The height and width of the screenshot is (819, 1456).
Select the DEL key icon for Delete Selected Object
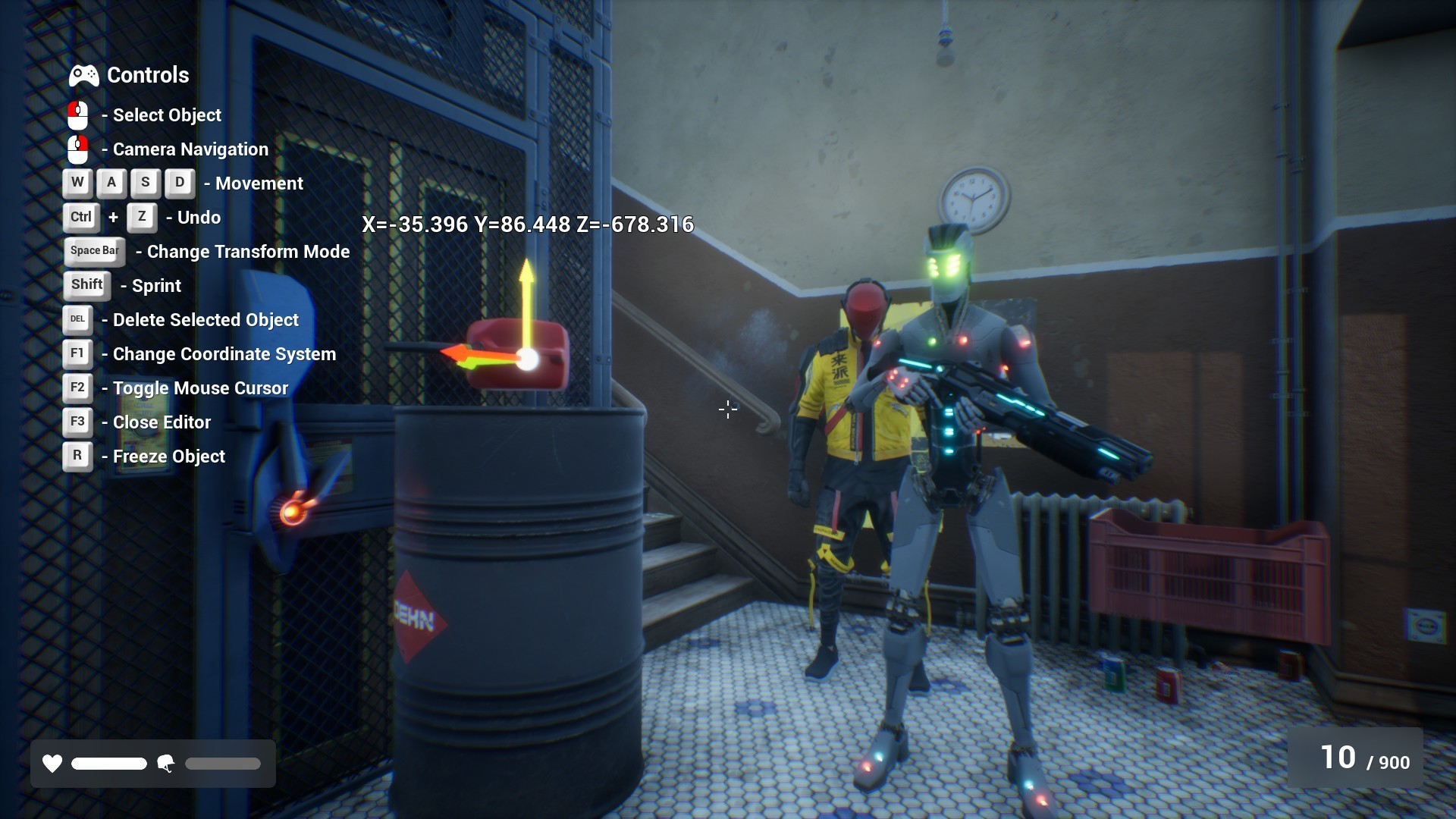[77, 319]
